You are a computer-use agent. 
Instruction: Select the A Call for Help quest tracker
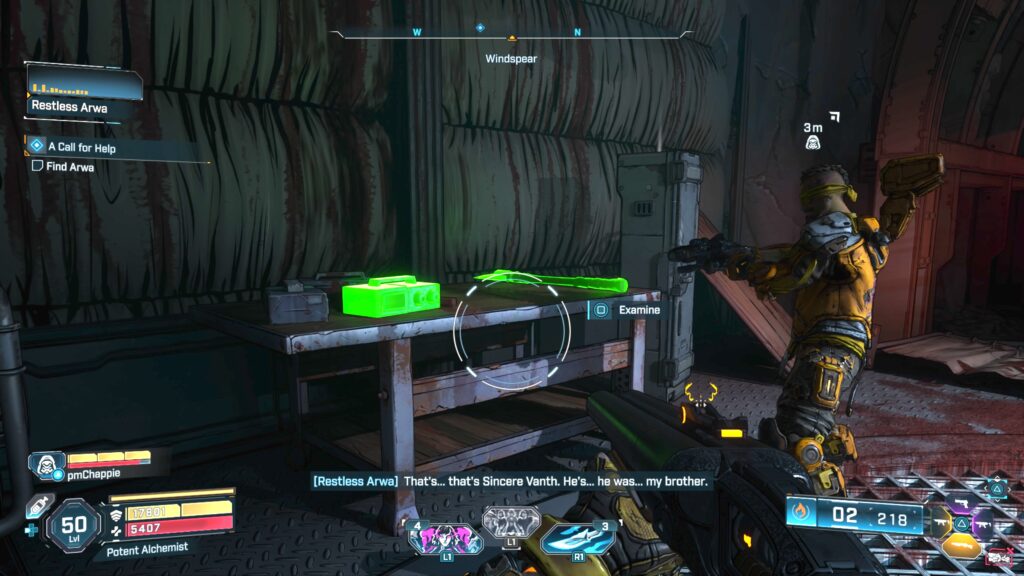[x=89, y=146]
